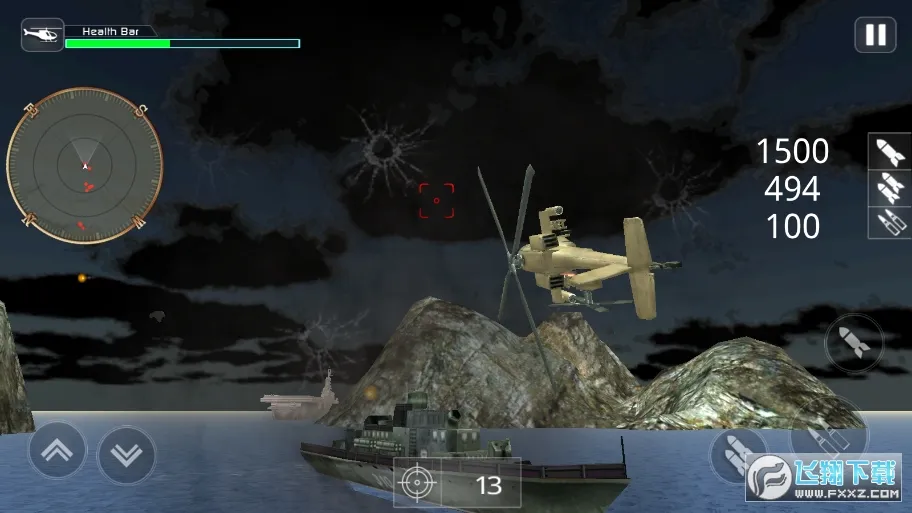Fire the round bullets gun button

click(x=828, y=431)
